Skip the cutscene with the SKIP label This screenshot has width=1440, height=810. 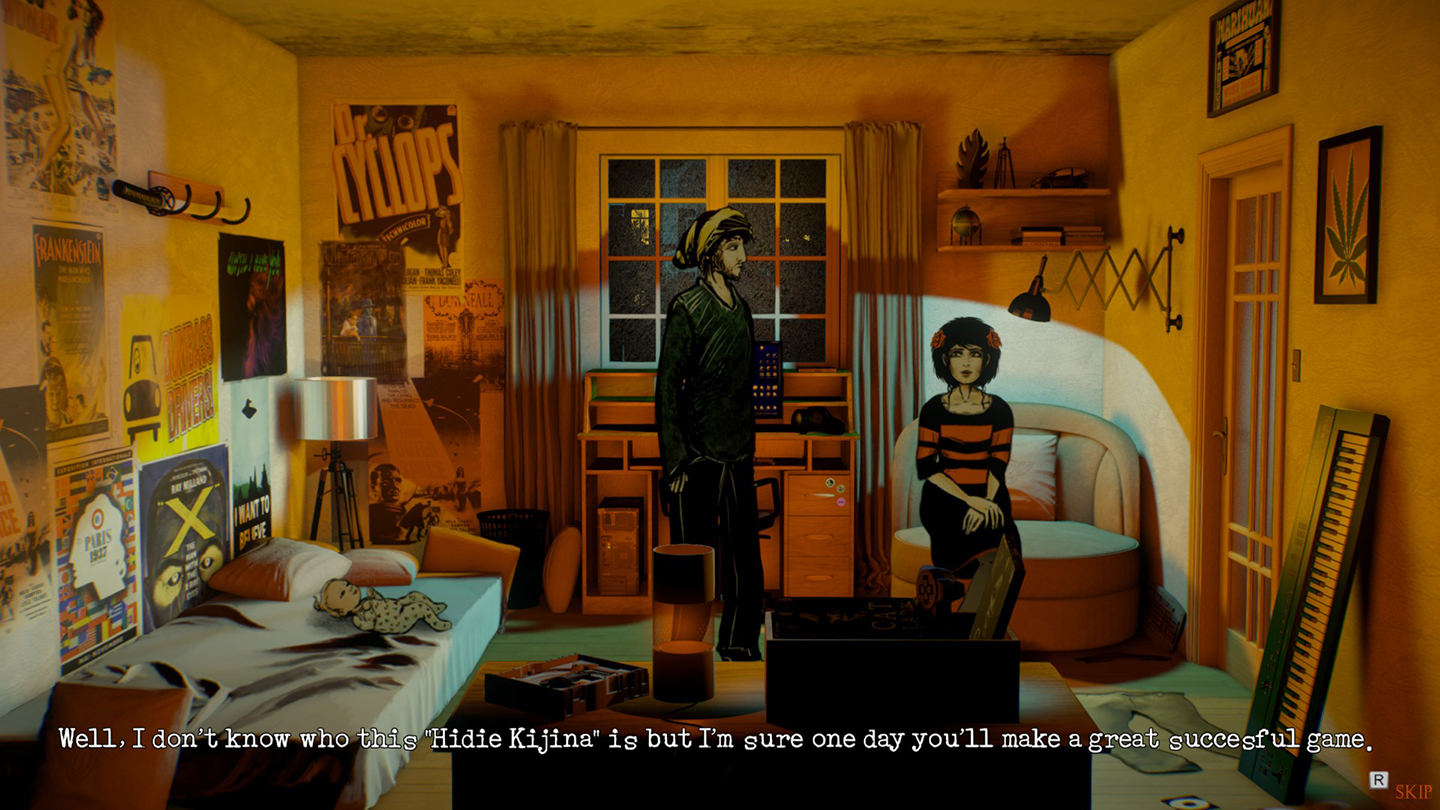click(x=1413, y=791)
